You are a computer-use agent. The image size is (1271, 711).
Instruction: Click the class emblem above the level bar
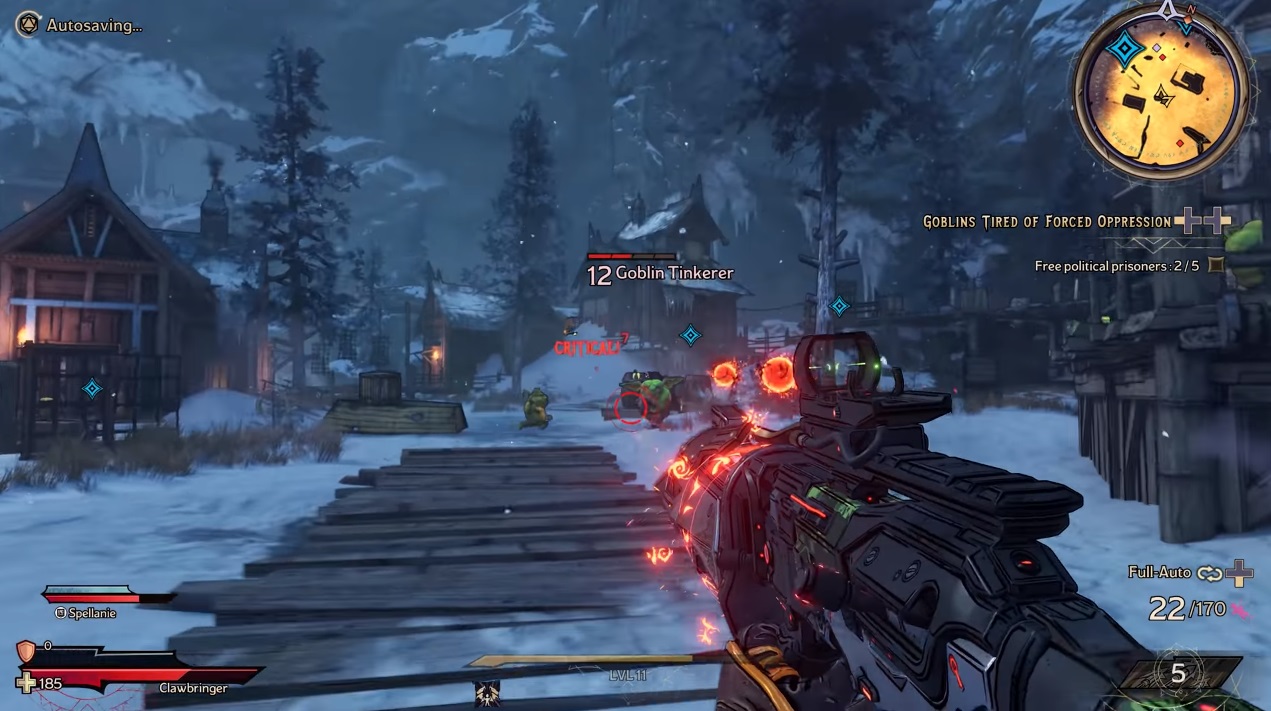pos(488,693)
